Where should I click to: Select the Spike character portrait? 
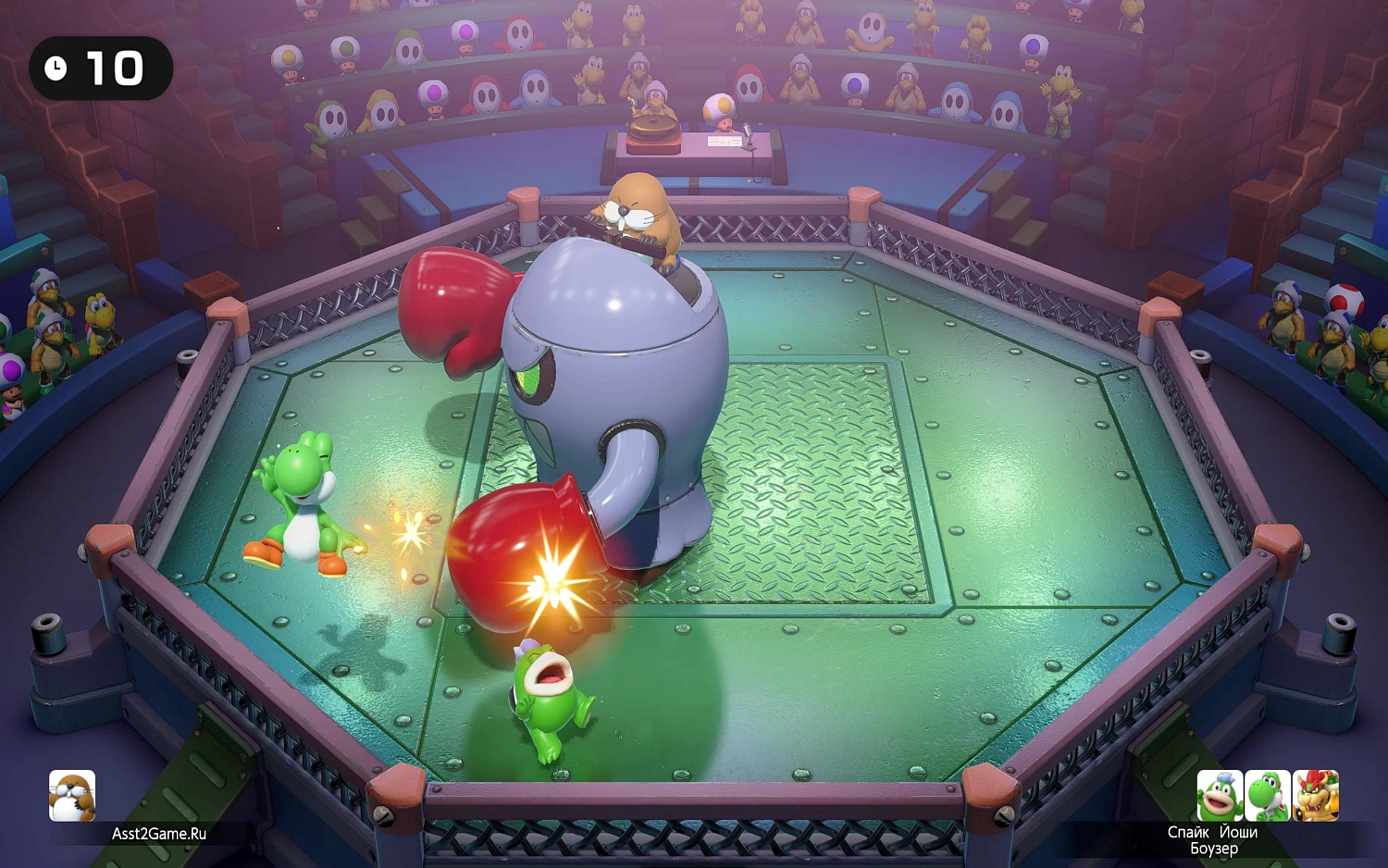point(1220,796)
